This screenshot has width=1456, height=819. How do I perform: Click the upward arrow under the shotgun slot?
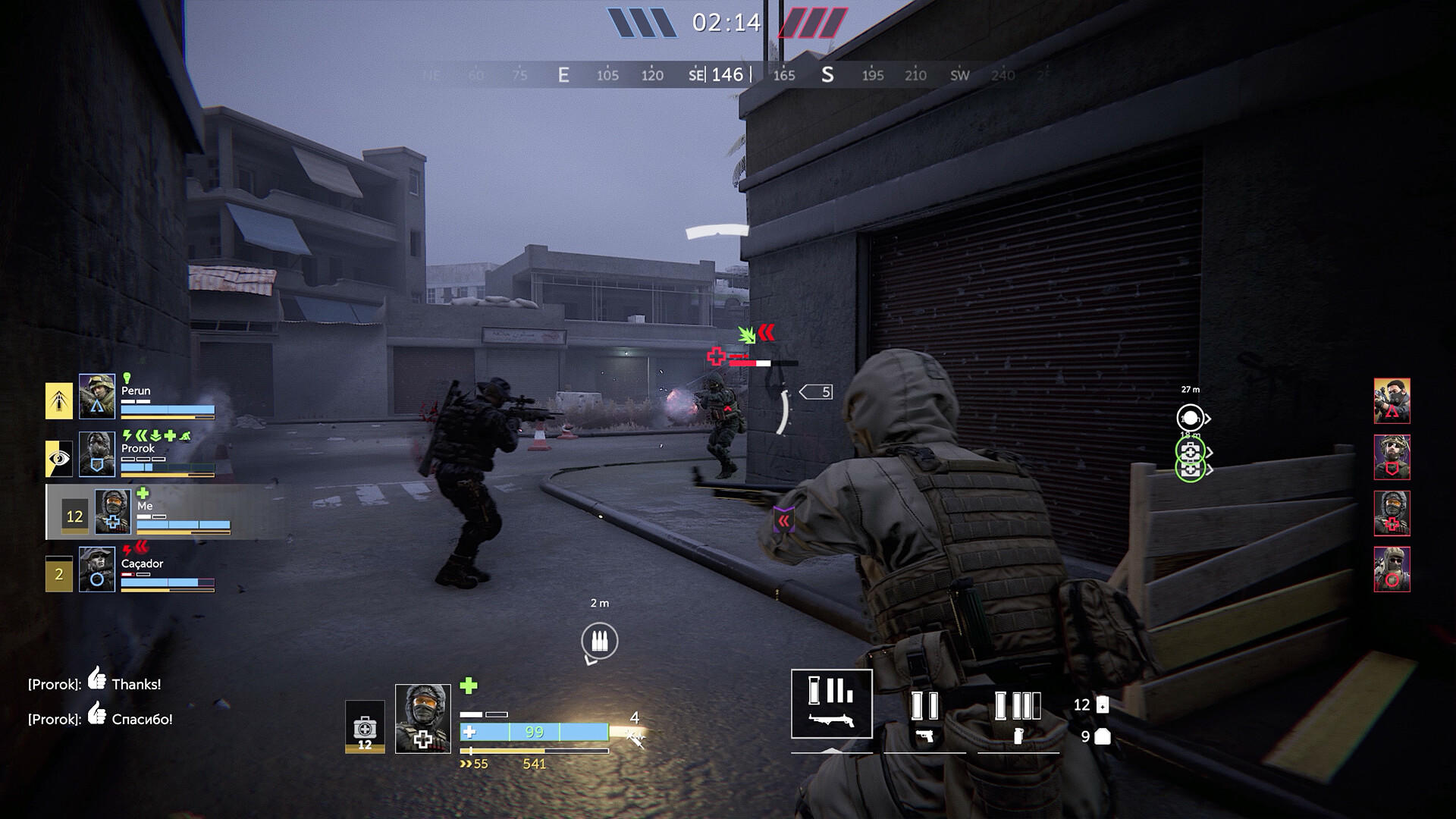[x=832, y=752]
